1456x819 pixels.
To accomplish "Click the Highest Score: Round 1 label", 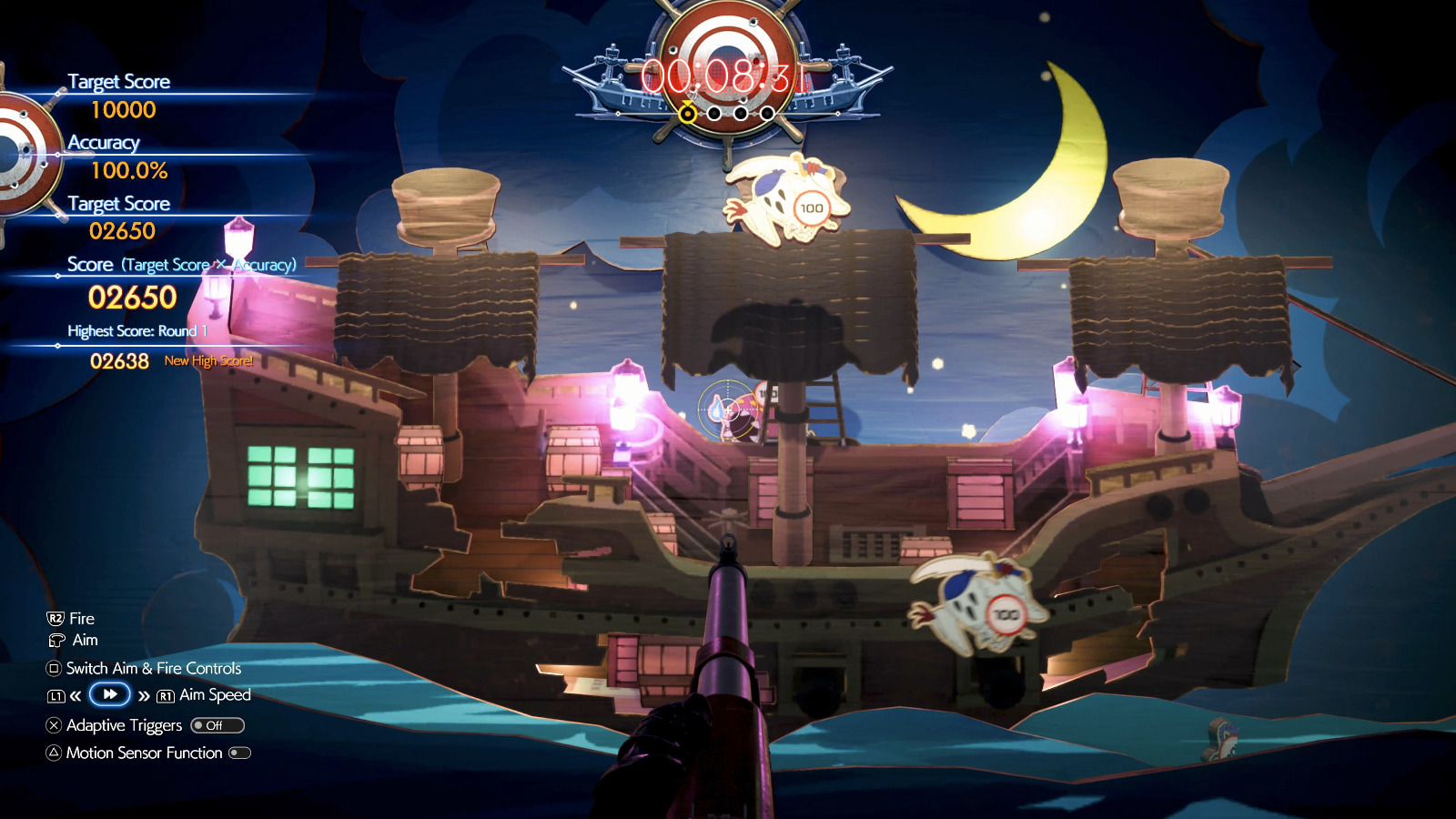I will click(x=136, y=331).
